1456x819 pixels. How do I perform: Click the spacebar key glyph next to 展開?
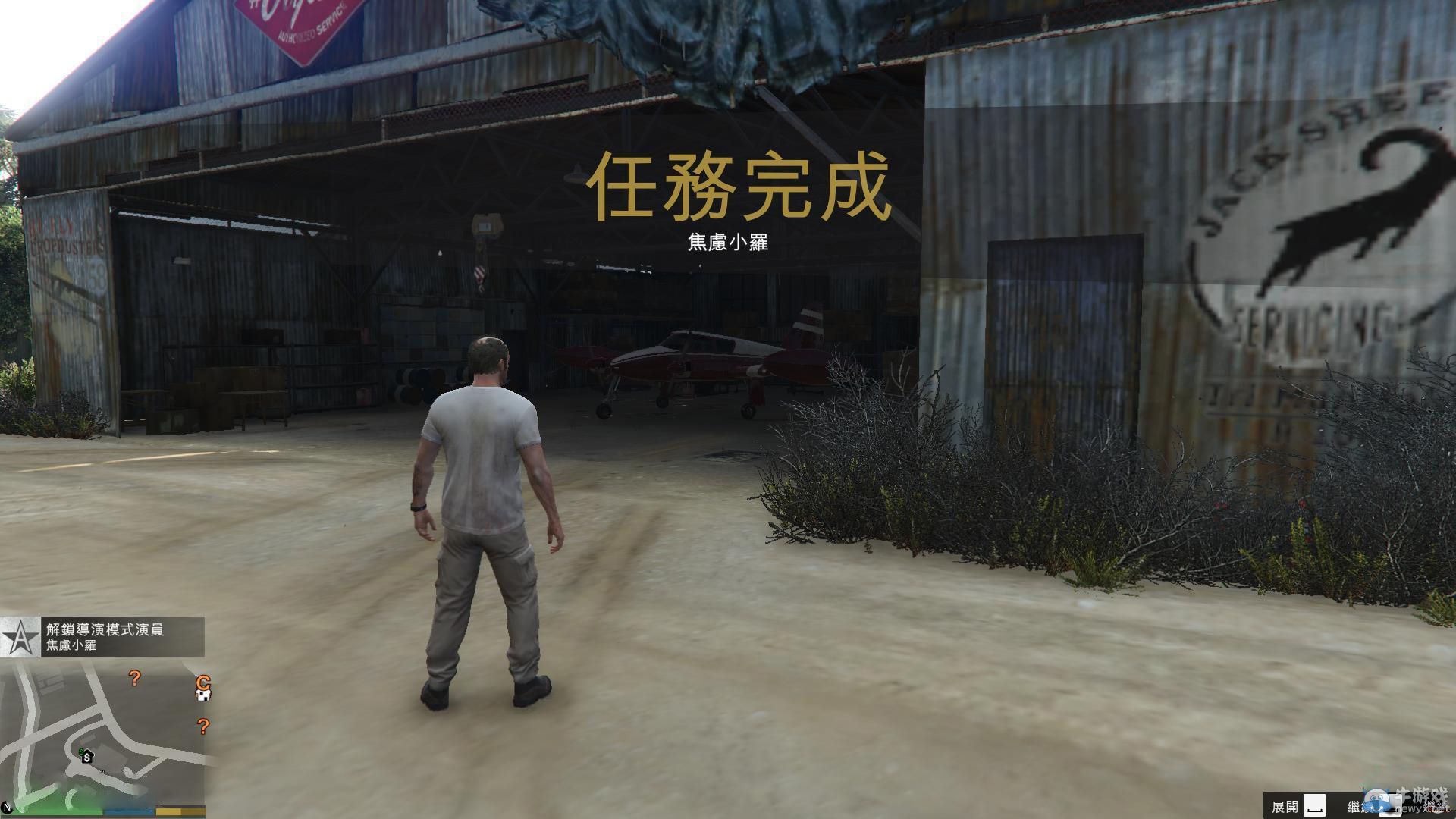click(1314, 805)
